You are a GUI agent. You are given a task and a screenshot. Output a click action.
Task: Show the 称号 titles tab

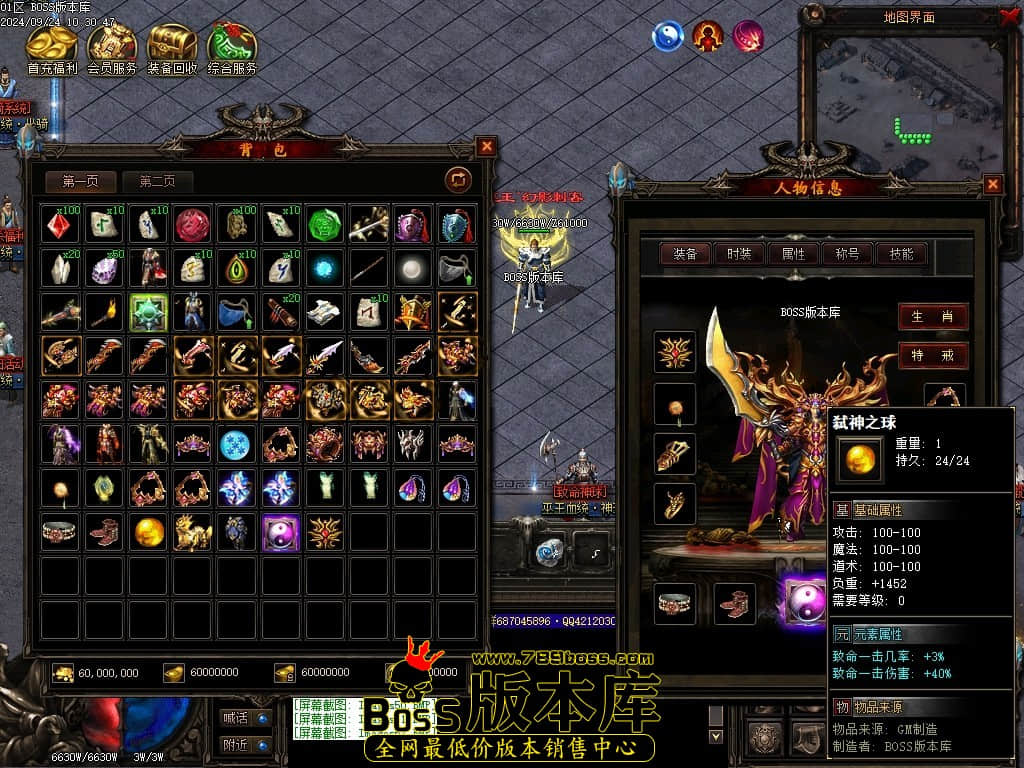[x=847, y=254]
